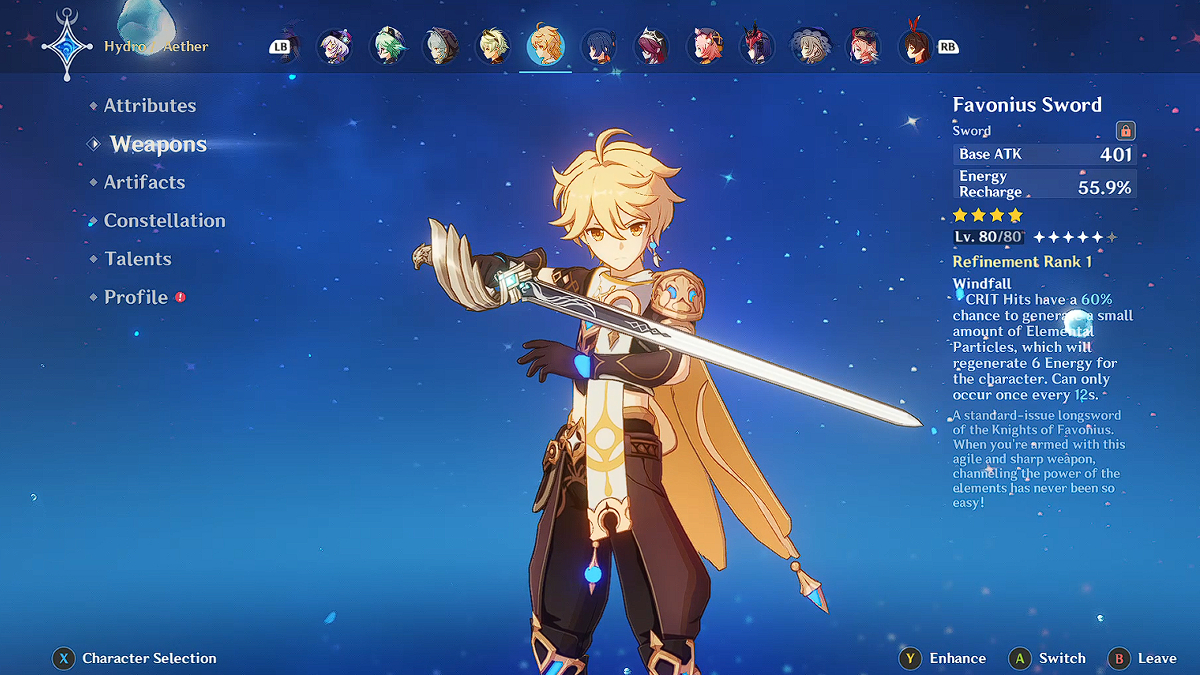
Task: Toggle the Favonius Sword lock icon
Action: point(1125,131)
